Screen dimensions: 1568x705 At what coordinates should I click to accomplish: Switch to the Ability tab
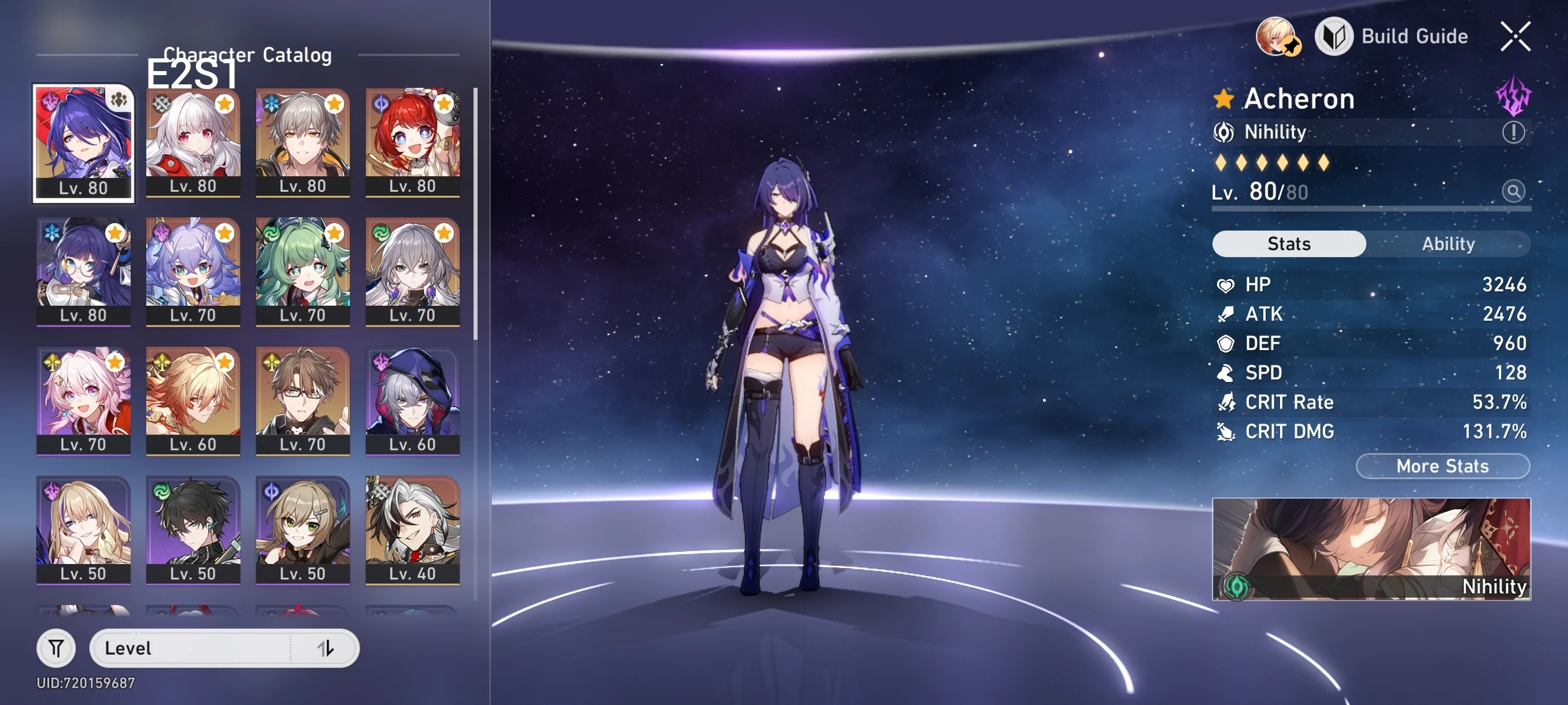[x=1449, y=244]
